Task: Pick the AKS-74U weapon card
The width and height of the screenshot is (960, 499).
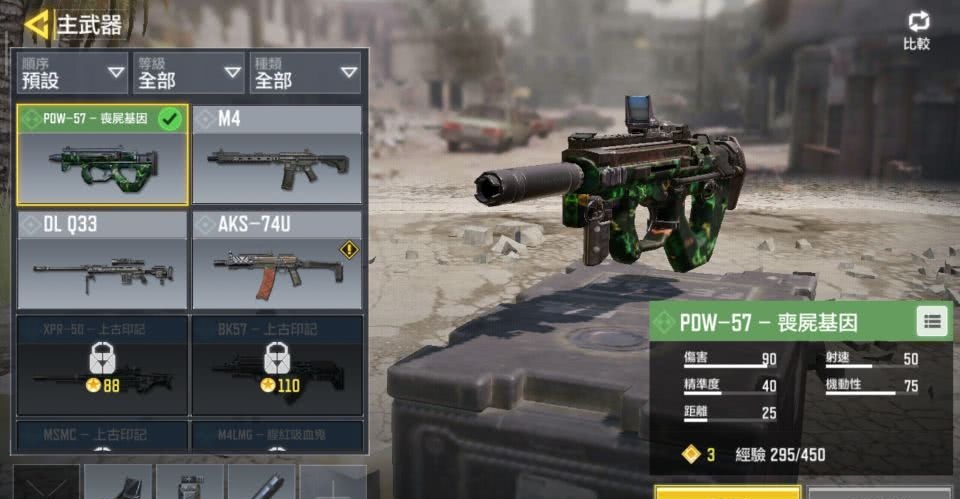Action: (x=277, y=260)
